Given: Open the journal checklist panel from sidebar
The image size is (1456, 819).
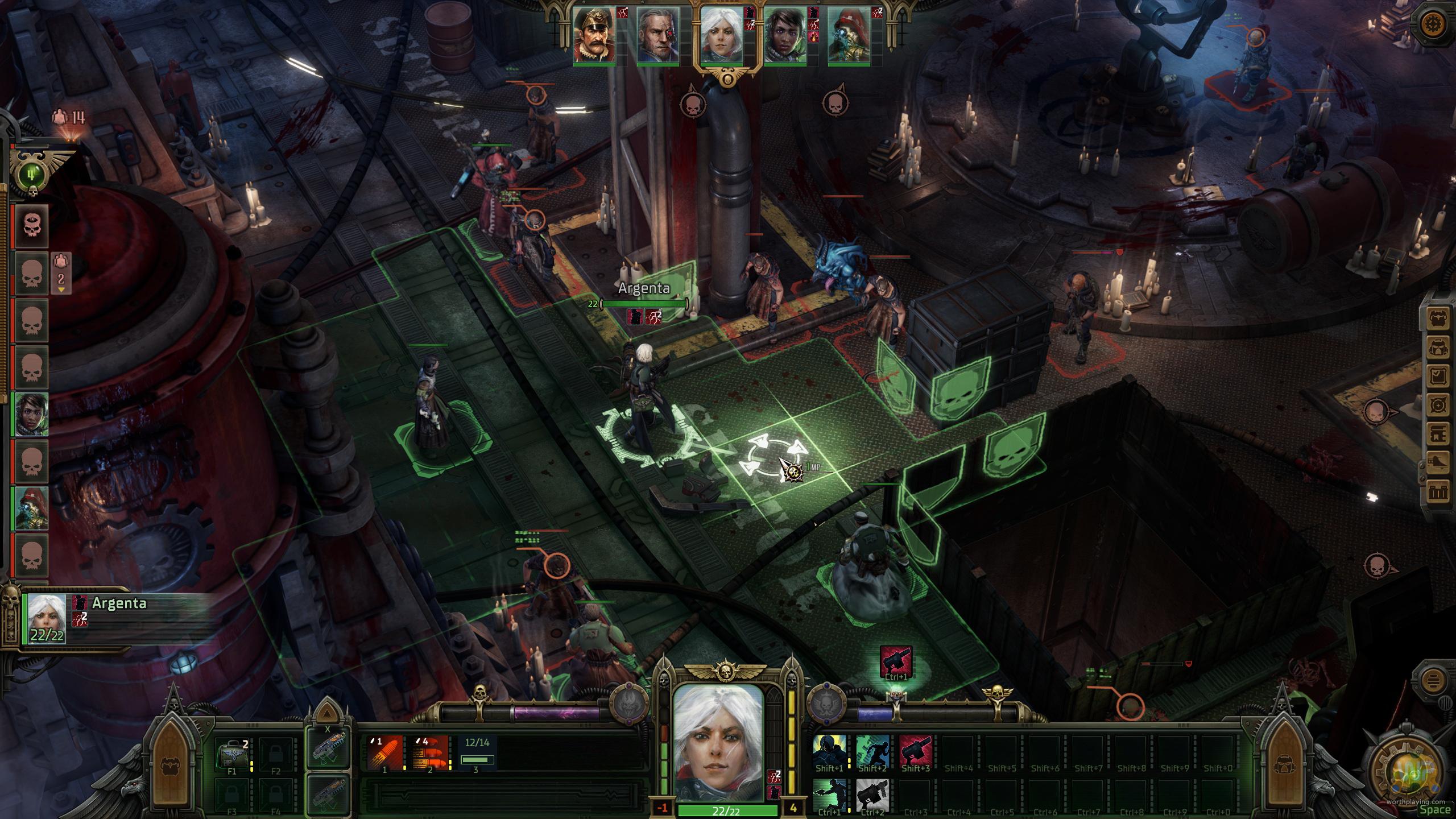Looking at the screenshot, I should click(x=1437, y=375).
